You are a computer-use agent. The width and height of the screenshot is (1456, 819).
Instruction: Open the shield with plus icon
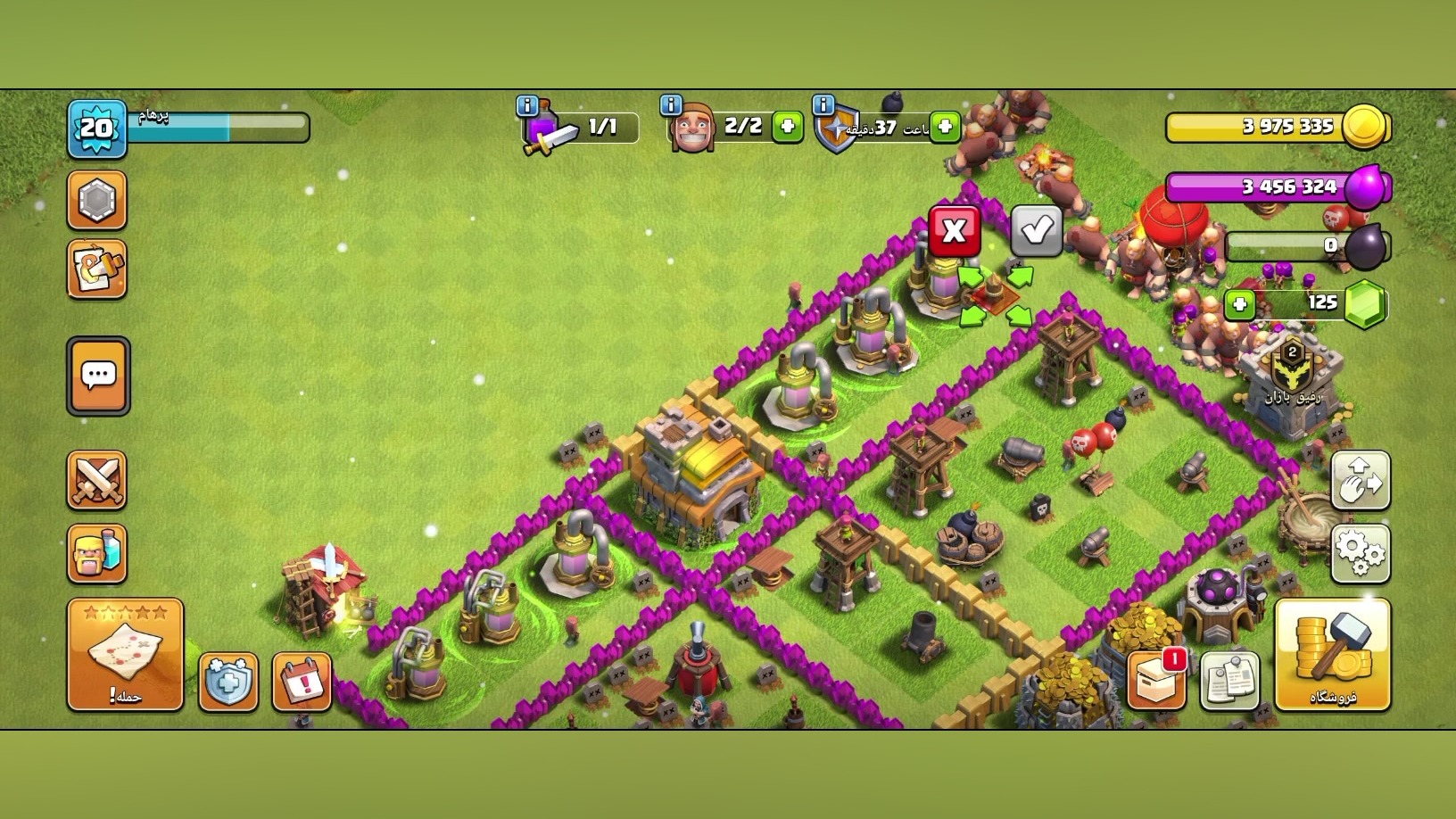coord(228,682)
